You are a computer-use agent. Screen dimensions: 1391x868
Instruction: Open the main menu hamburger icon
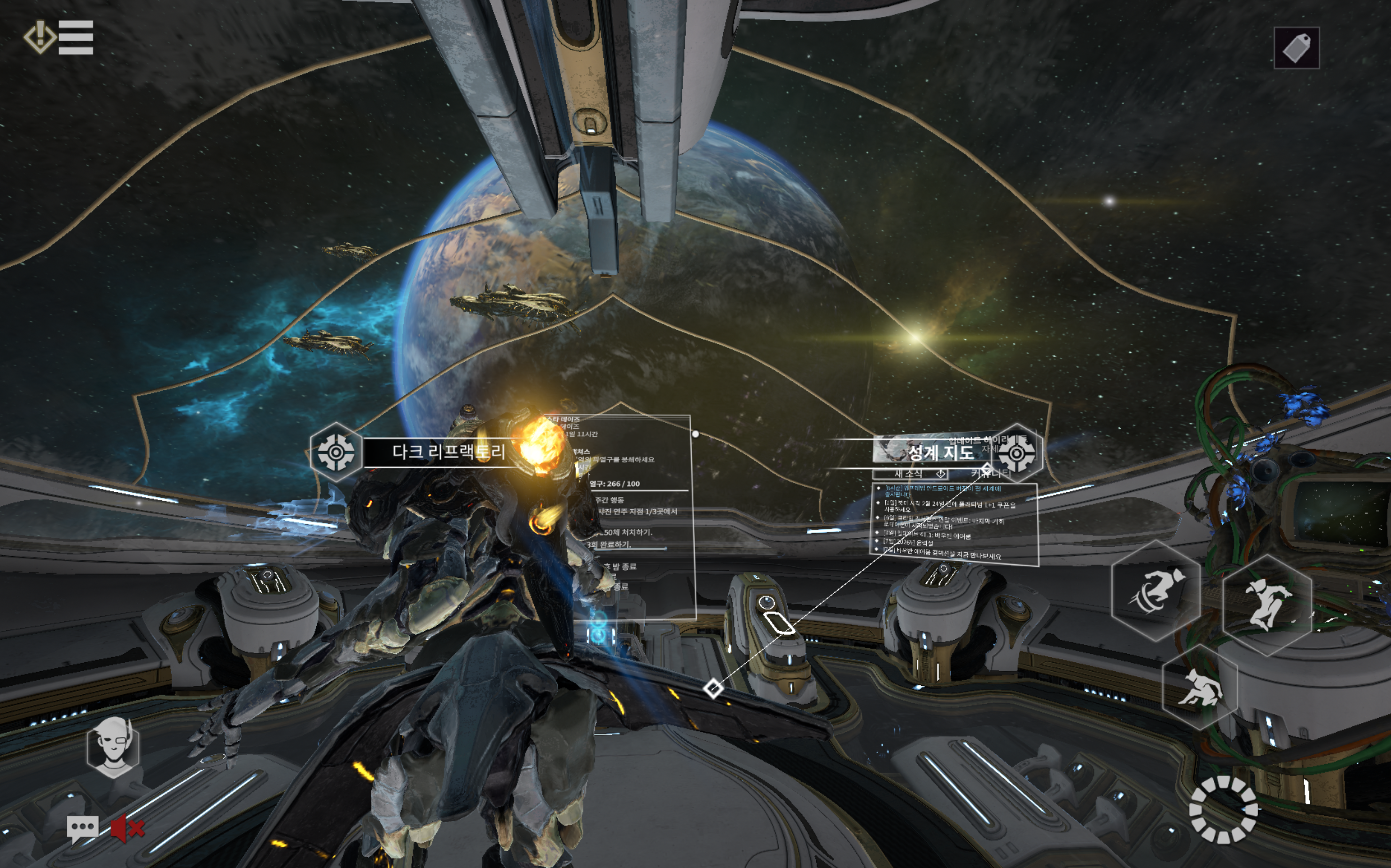(75, 37)
